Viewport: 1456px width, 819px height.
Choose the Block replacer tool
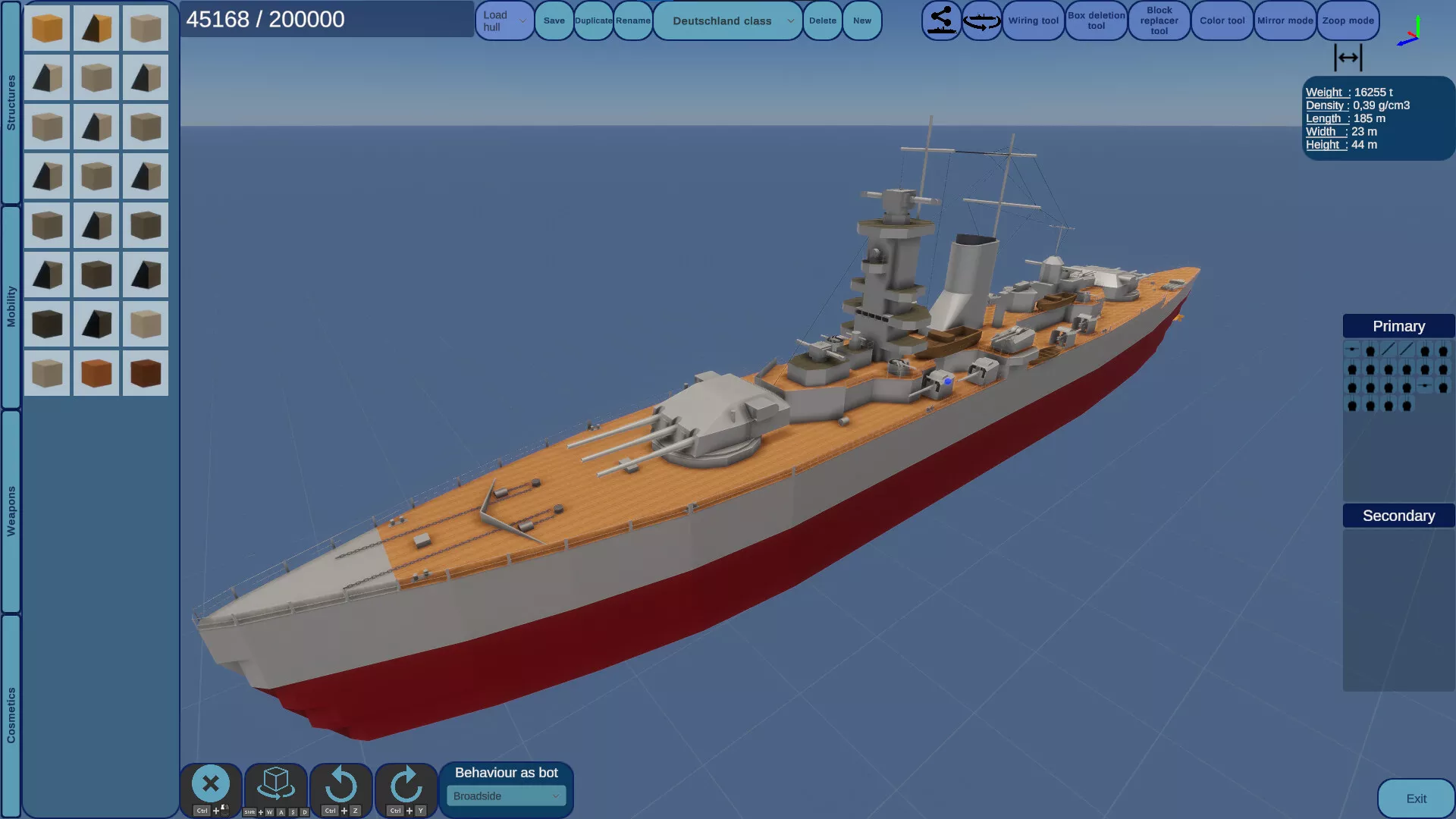1159,21
